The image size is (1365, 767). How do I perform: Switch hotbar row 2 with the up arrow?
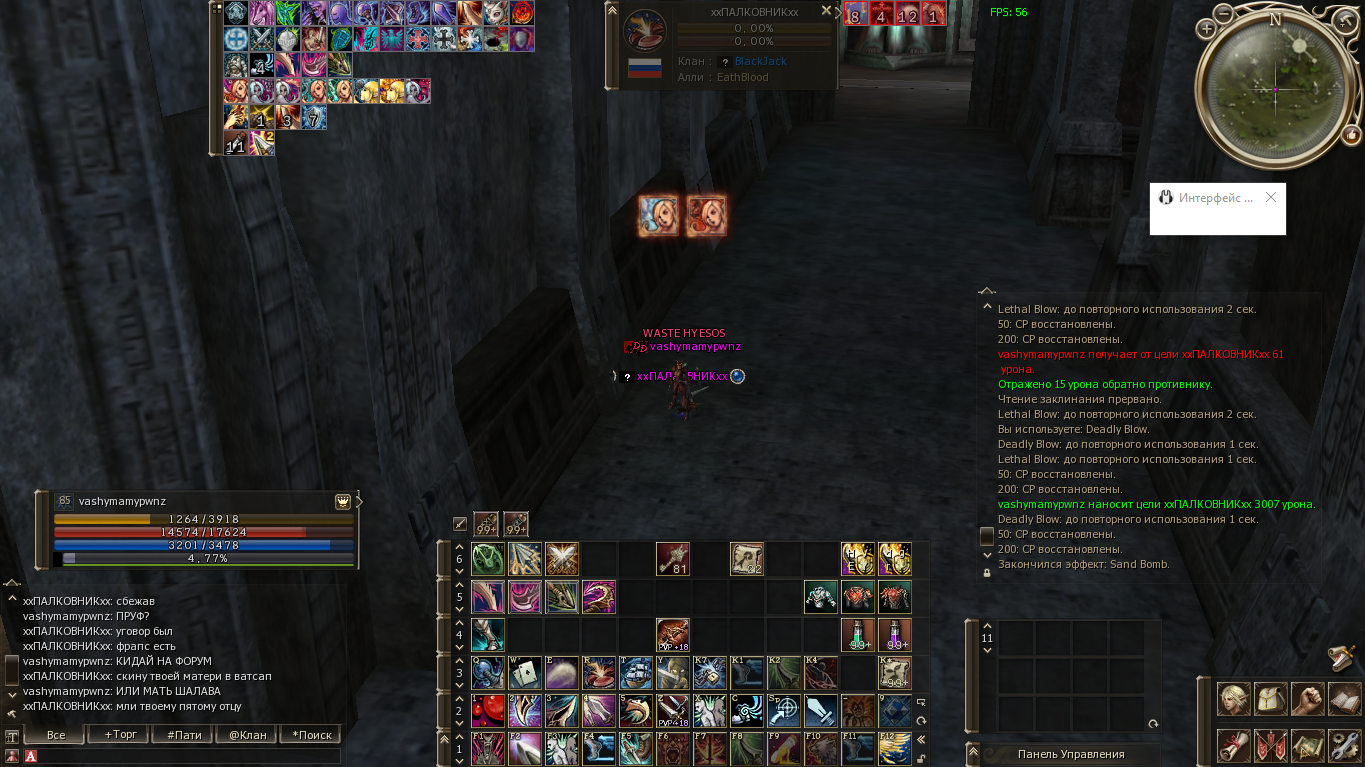point(457,700)
